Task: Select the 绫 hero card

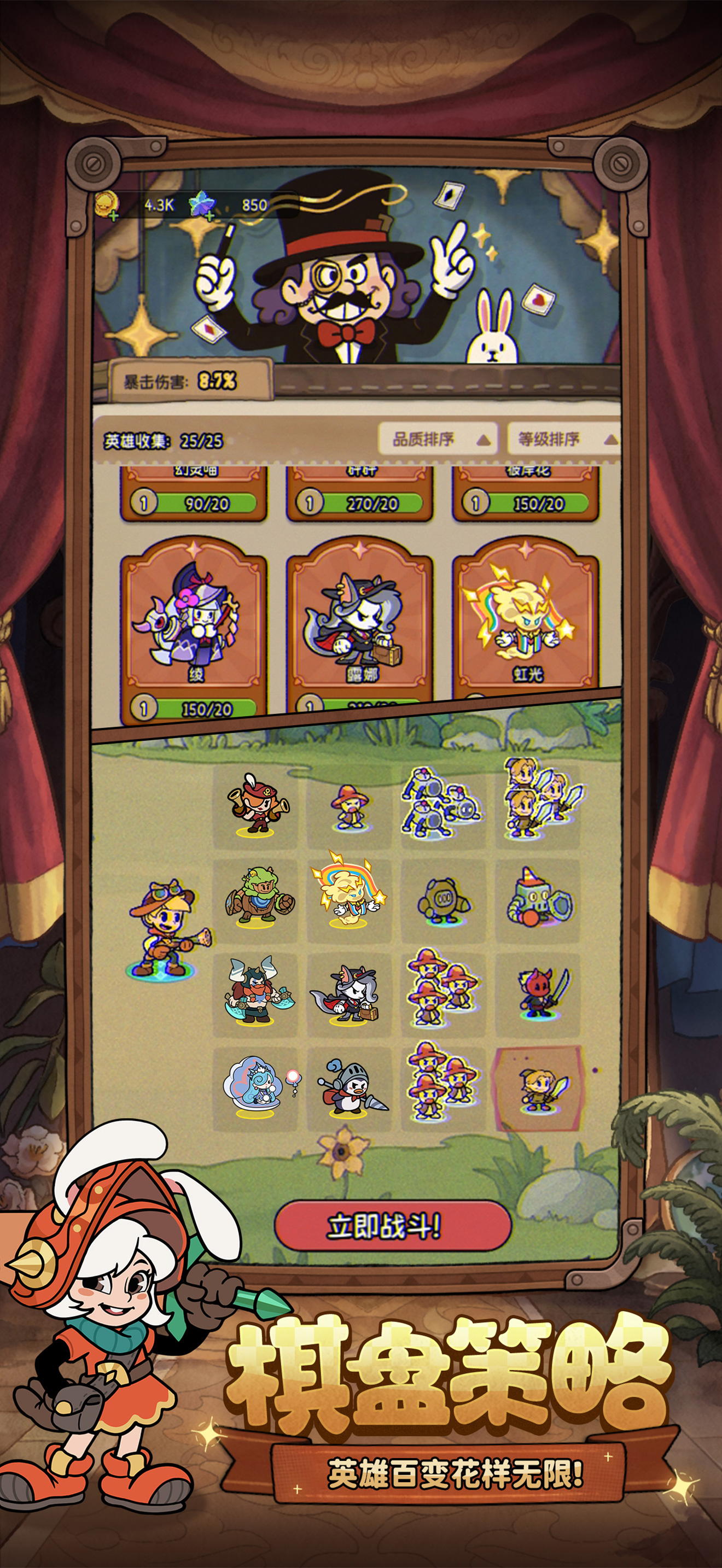Action: point(194,627)
